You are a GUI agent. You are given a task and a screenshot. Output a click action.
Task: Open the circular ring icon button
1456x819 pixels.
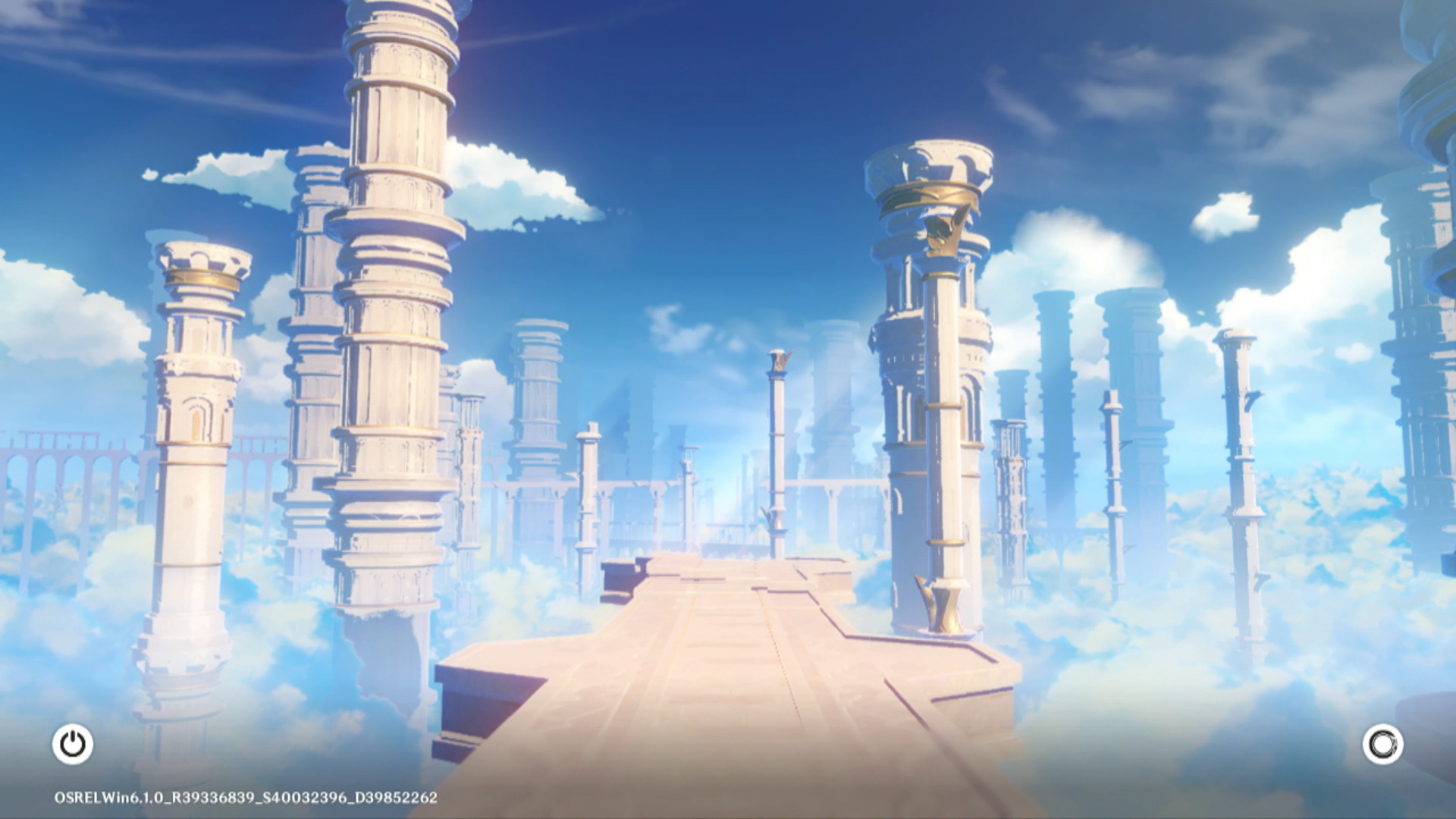click(x=1382, y=744)
